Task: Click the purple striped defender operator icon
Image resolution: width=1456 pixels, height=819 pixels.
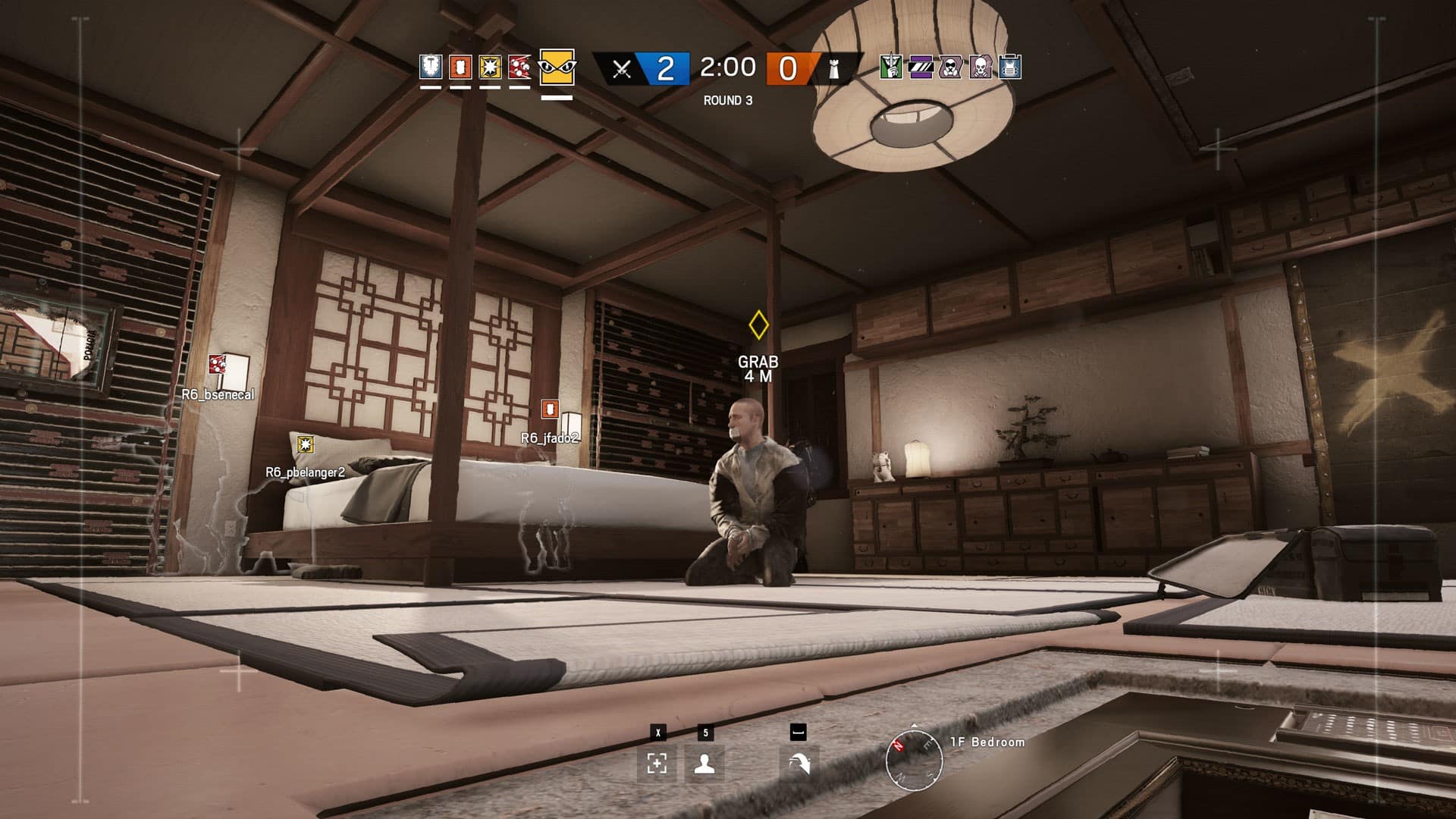Action: coord(921,68)
